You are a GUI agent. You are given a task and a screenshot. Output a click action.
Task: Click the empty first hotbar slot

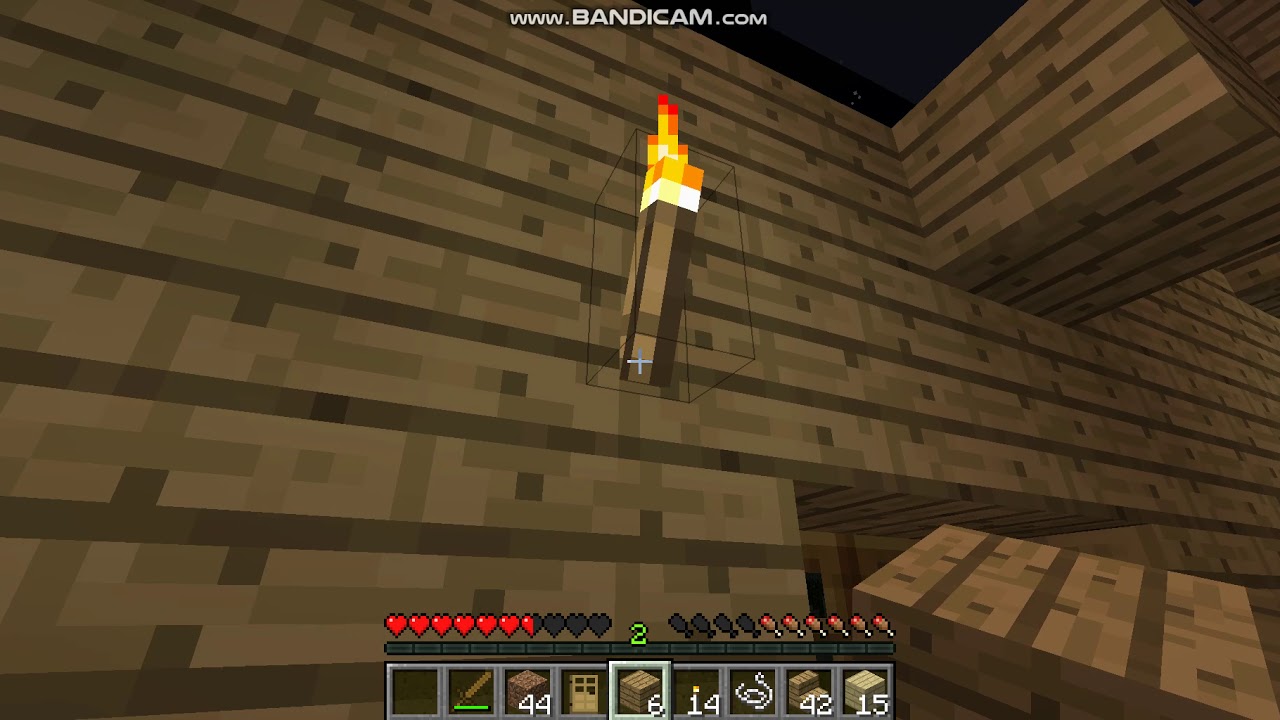pos(414,690)
